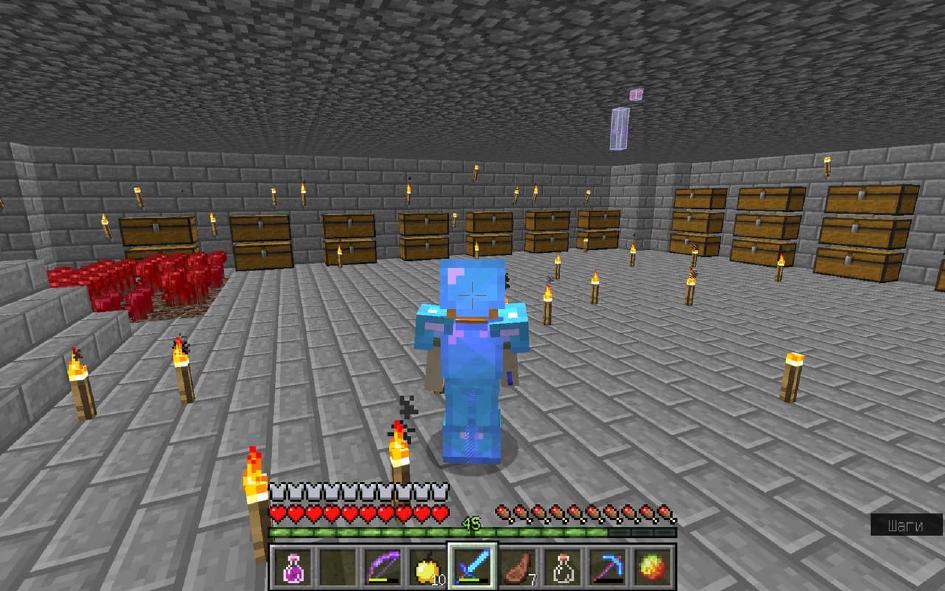Image resolution: width=945 pixels, height=591 pixels.
Task: Pick the cooked meat slot
Action: pyautogui.click(x=518, y=568)
